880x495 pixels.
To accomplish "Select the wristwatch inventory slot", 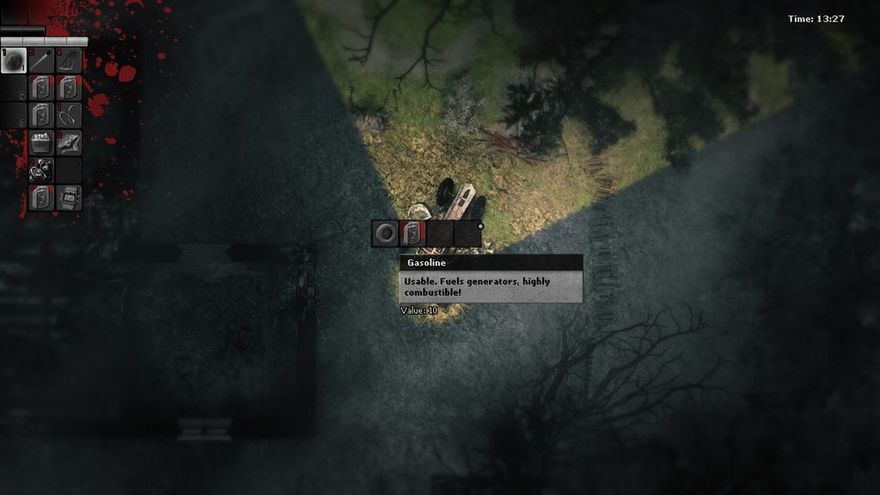I will click(68, 197).
